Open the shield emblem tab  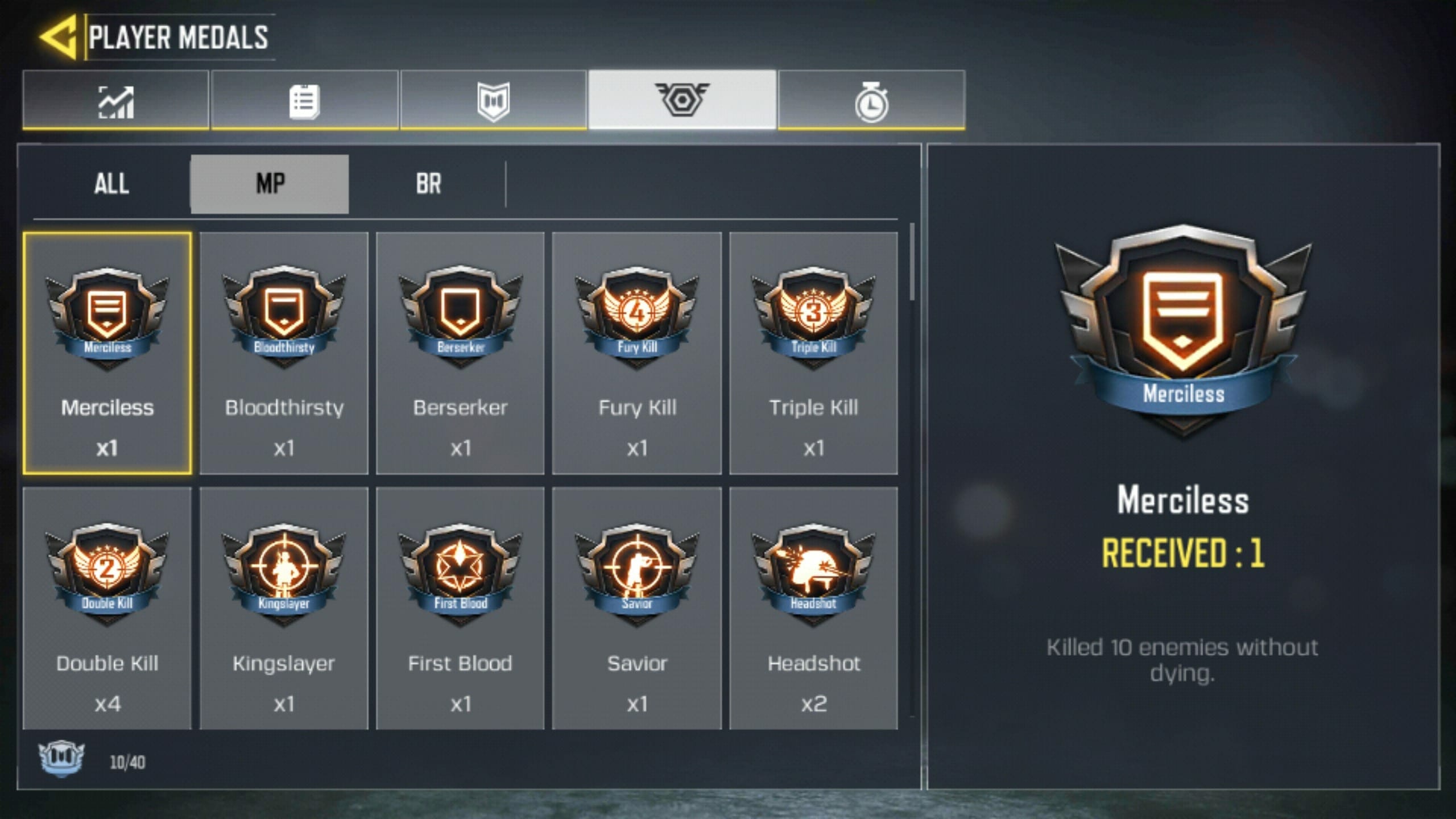[x=493, y=101]
